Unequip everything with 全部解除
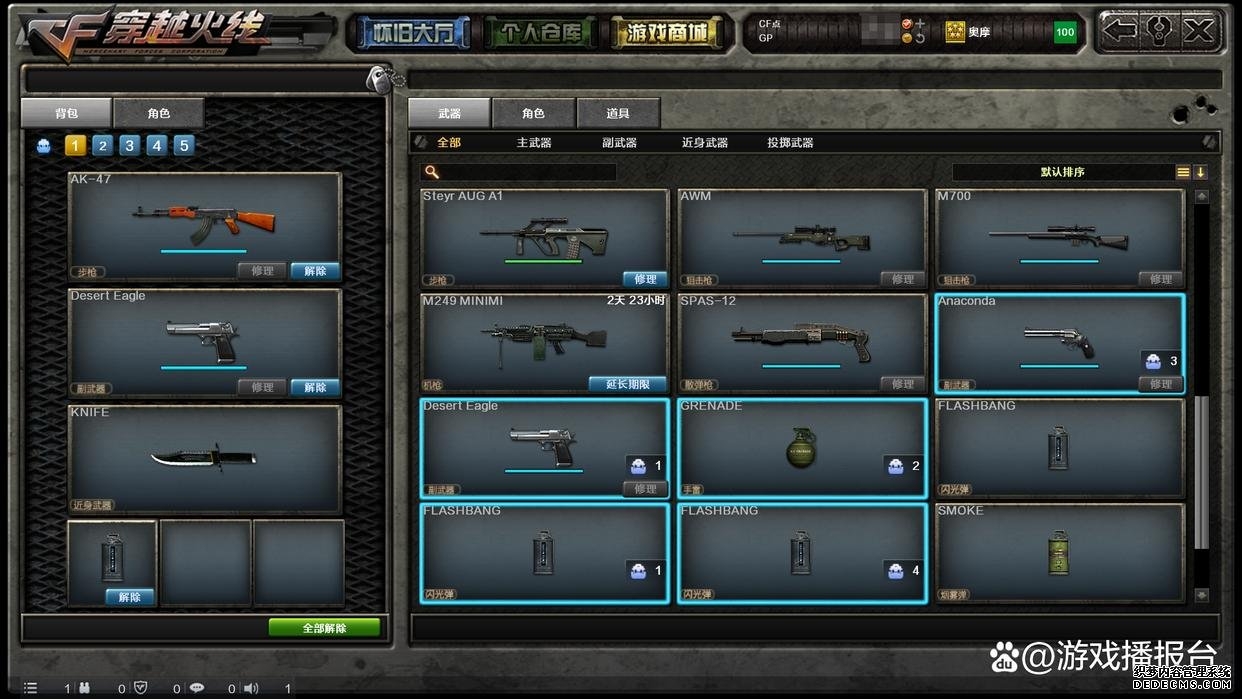 click(x=324, y=628)
